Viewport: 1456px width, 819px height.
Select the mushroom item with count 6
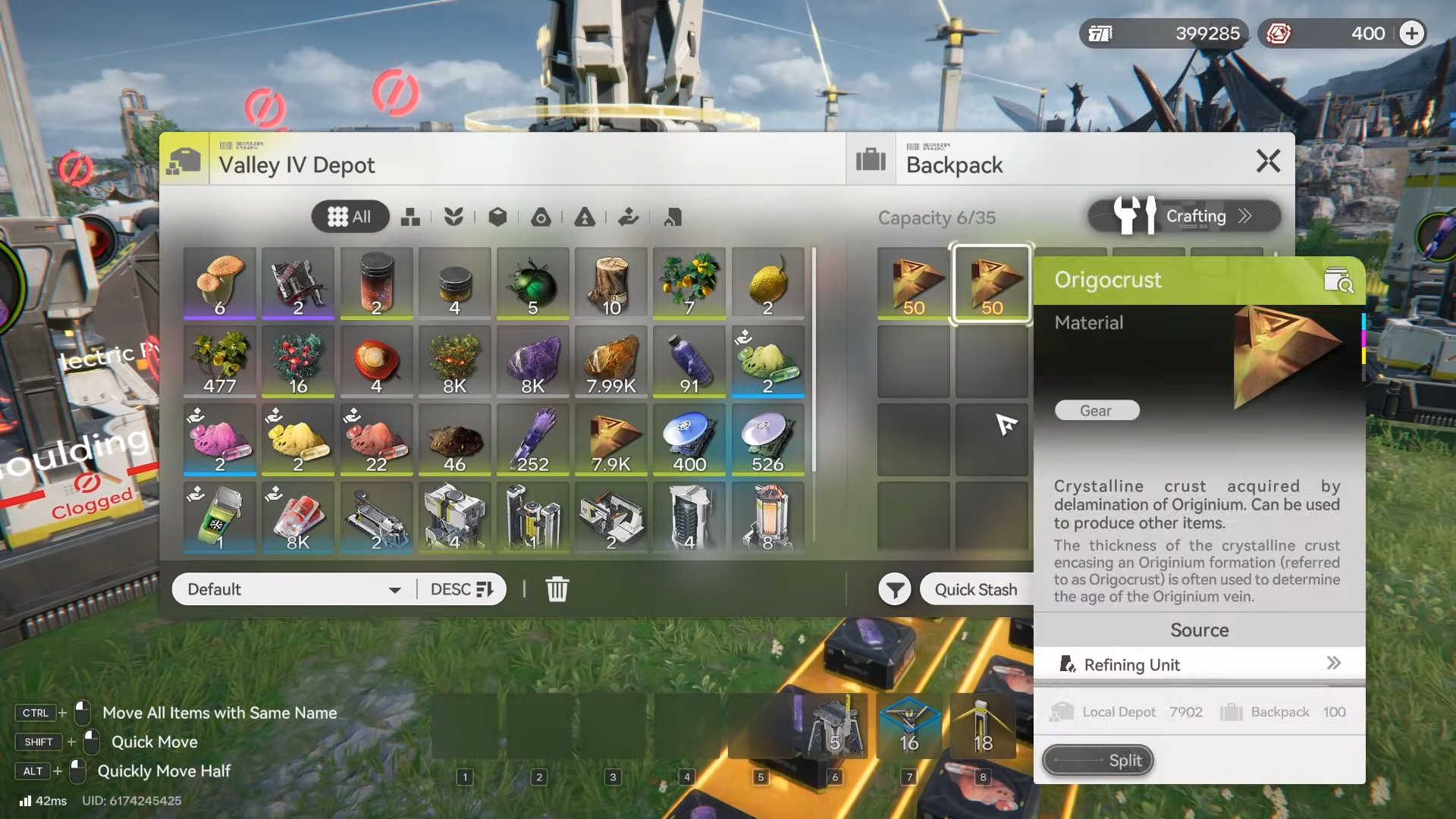tap(220, 284)
